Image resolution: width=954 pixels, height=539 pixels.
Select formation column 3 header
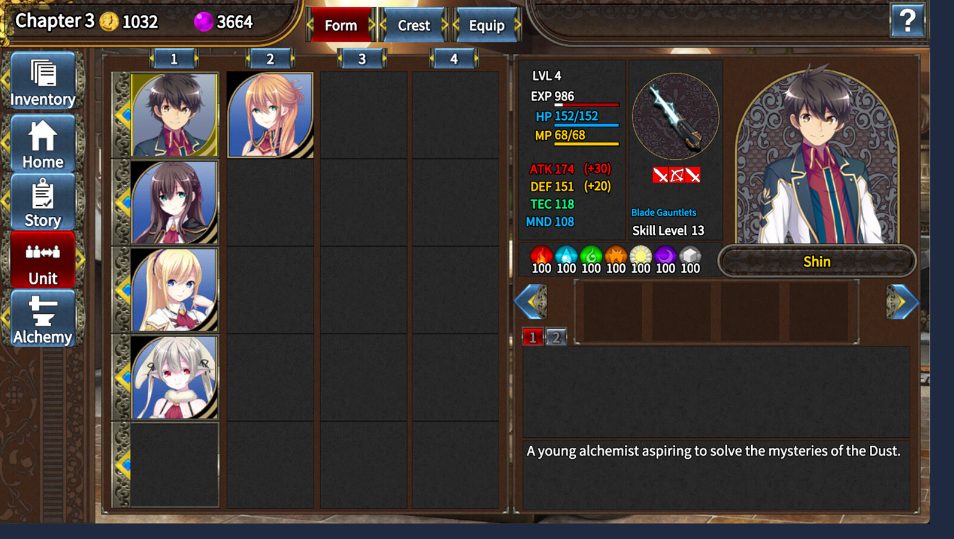362,59
